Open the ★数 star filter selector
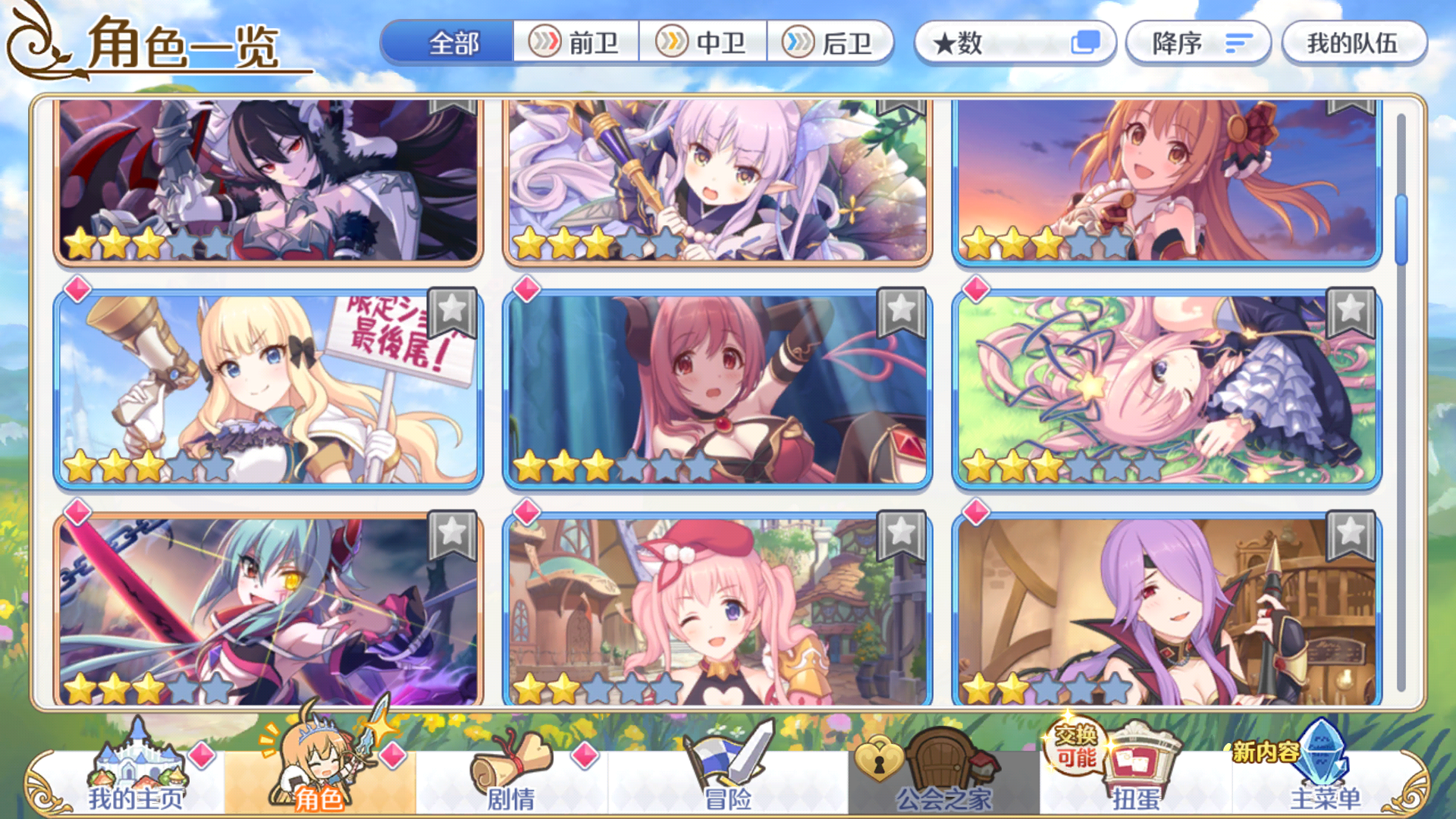Screen dimensions: 1456x819 point(1015,43)
